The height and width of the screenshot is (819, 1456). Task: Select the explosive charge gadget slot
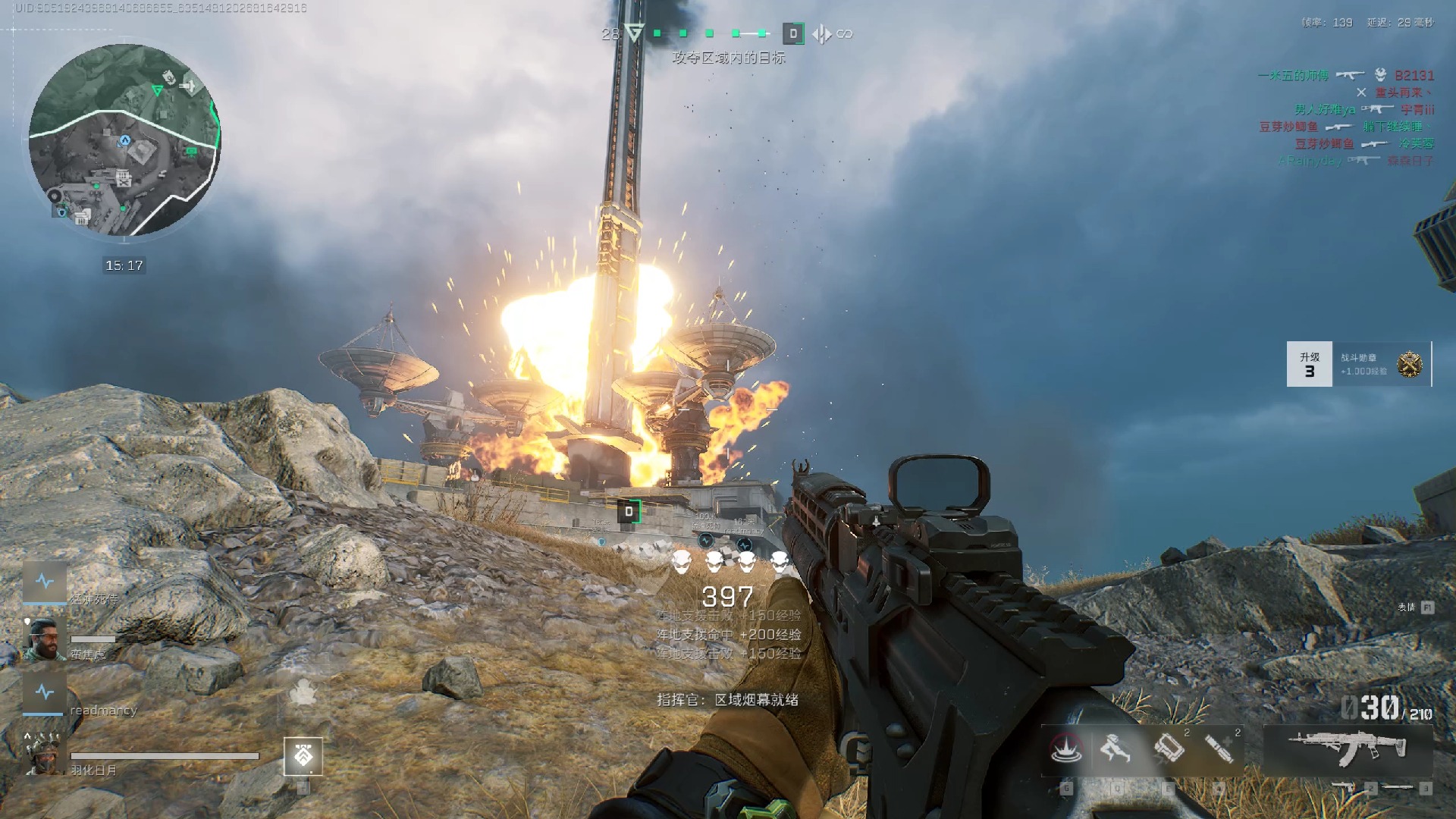point(1169,749)
